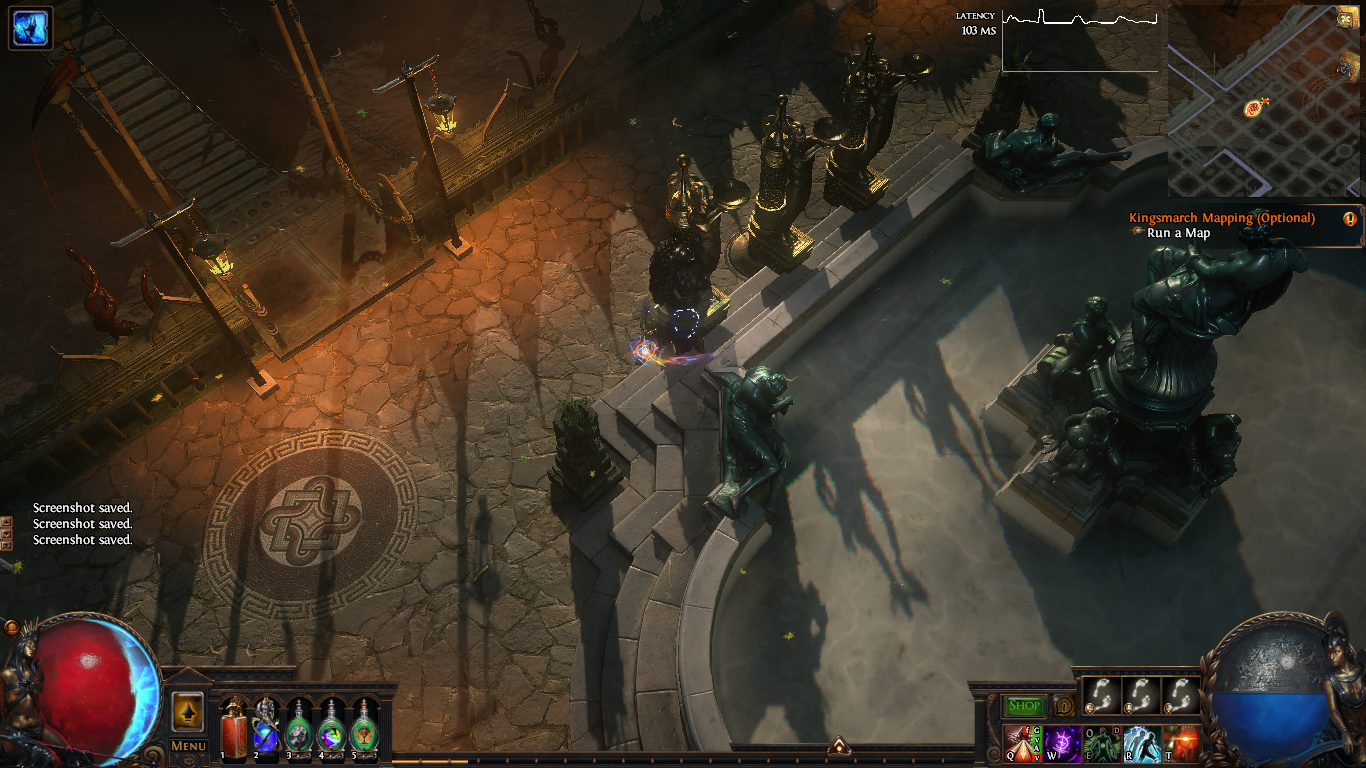Use the rainbow gem flask in slot 4
Screen dimensions: 1366x768
(332, 724)
